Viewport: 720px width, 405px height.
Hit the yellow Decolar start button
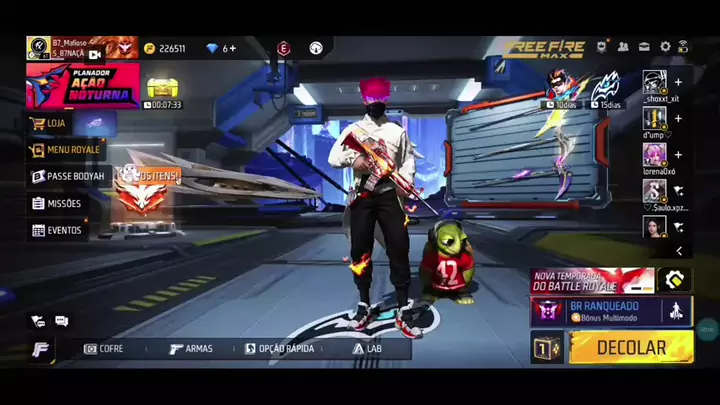pyautogui.click(x=631, y=348)
